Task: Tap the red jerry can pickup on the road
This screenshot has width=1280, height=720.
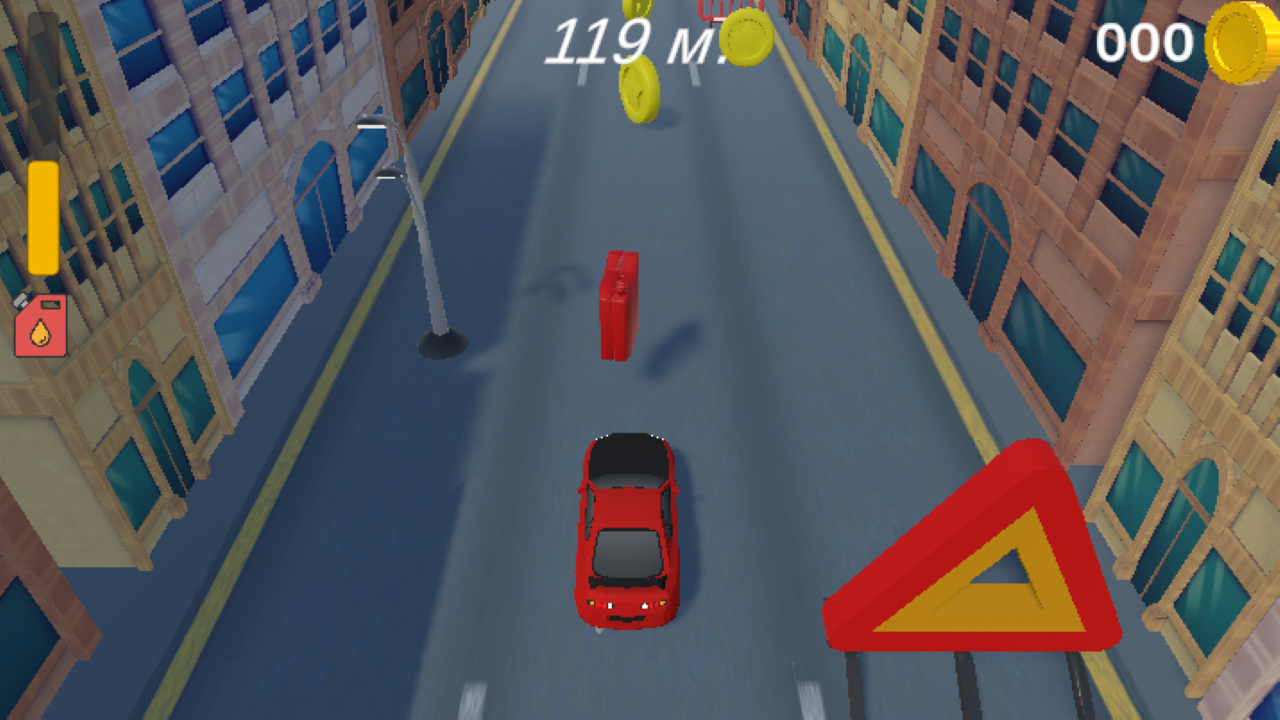Action: click(x=616, y=305)
